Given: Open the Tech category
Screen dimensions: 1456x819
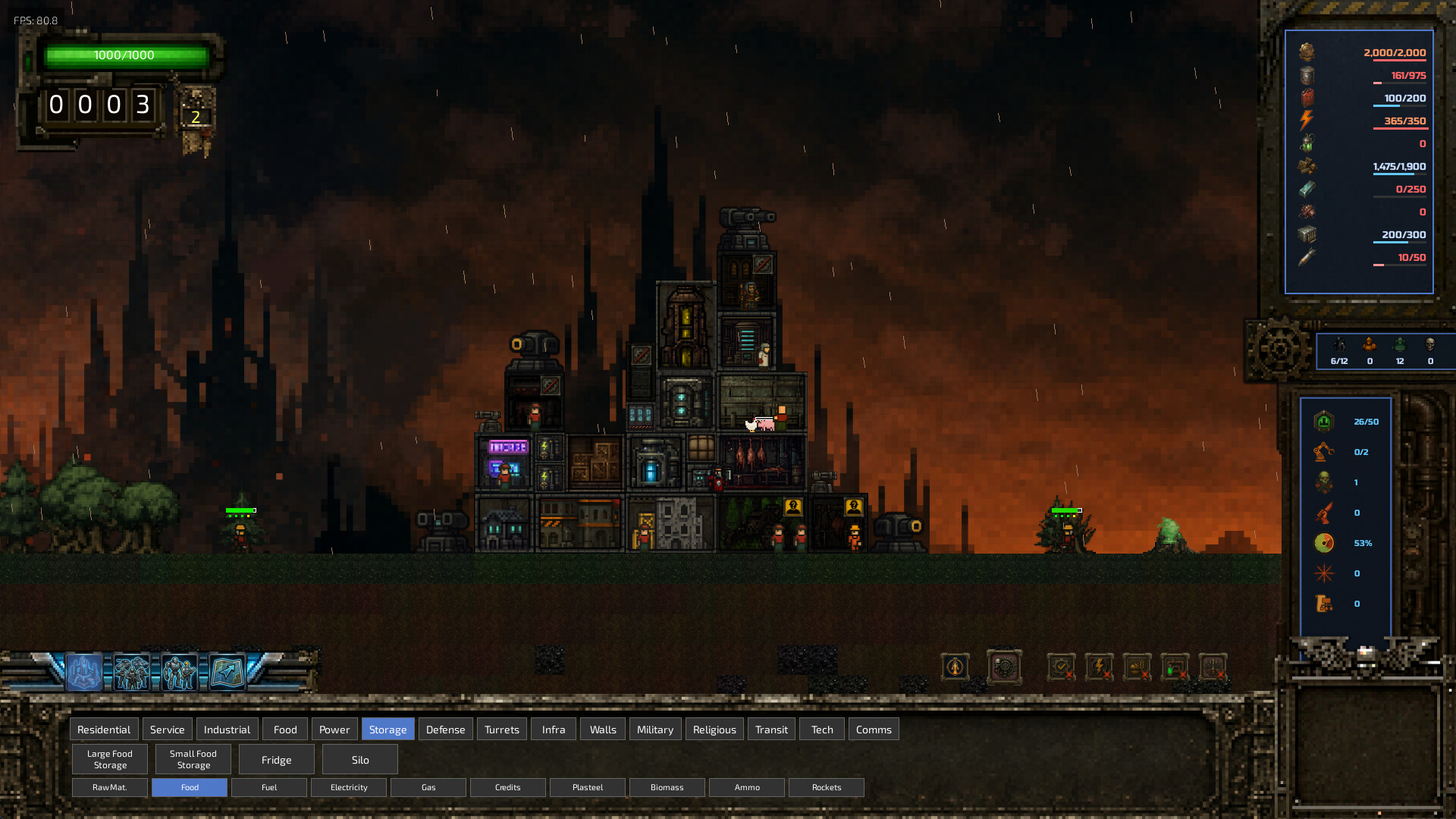Looking at the screenshot, I should [x=821, y=729].
